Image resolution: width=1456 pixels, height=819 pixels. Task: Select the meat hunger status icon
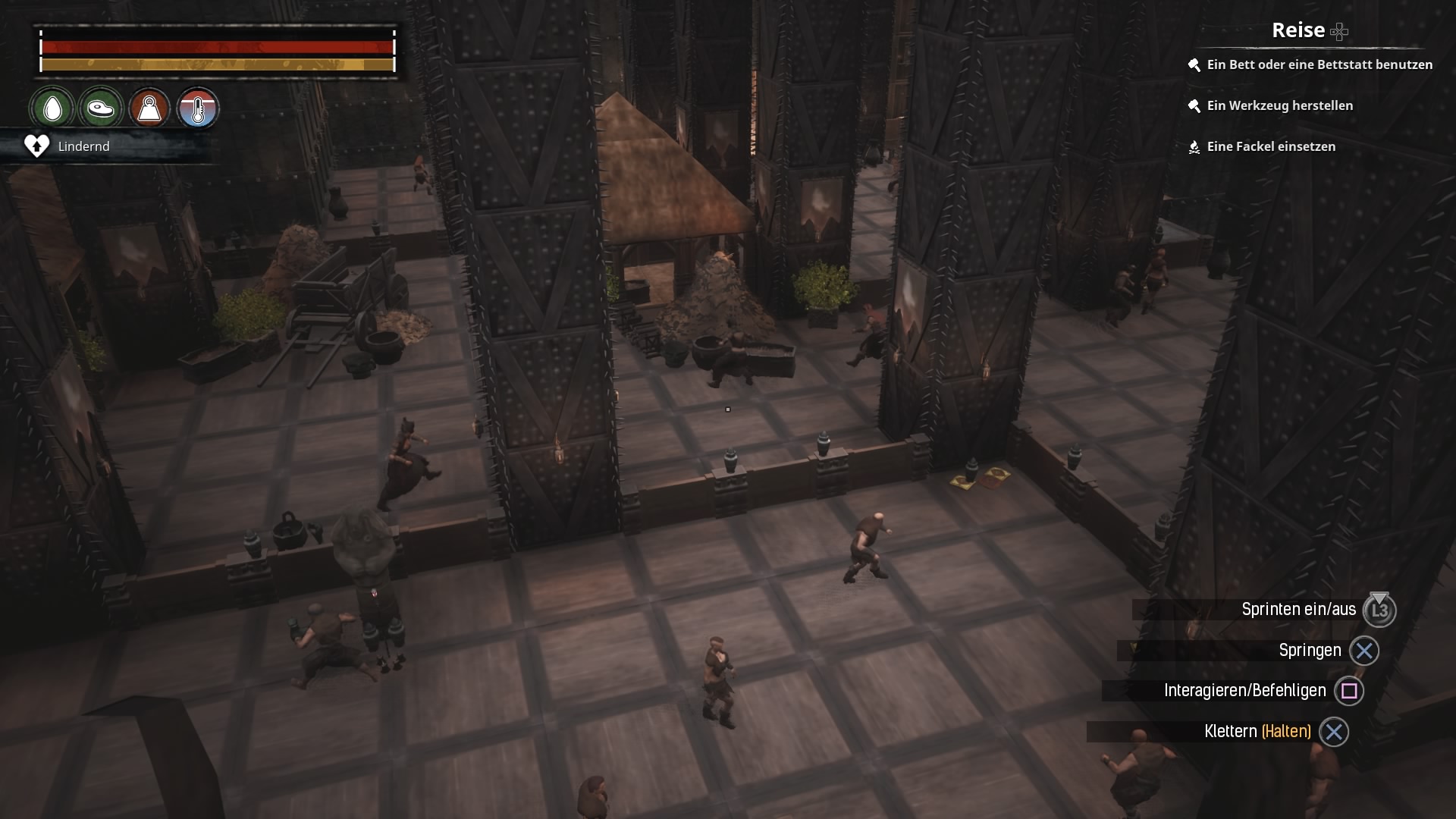click(x=101, y=108)
